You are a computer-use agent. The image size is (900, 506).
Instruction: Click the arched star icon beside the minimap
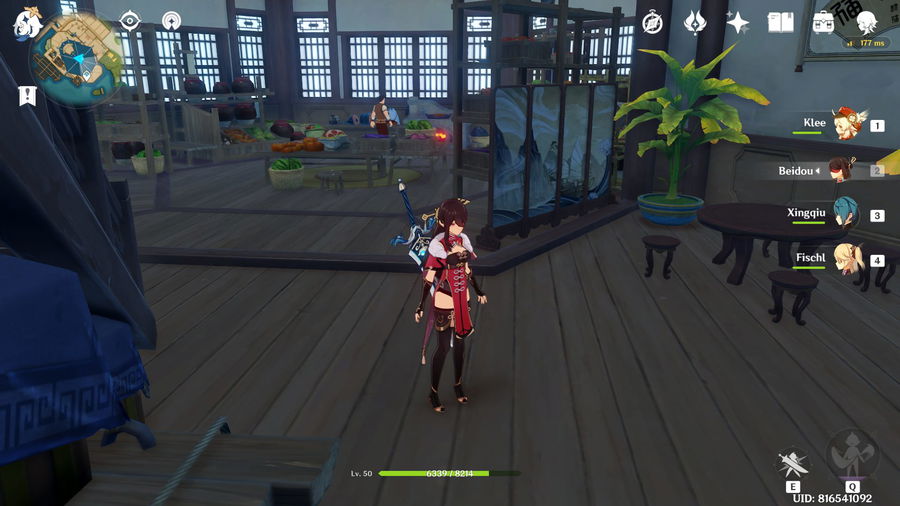[172, 21]
